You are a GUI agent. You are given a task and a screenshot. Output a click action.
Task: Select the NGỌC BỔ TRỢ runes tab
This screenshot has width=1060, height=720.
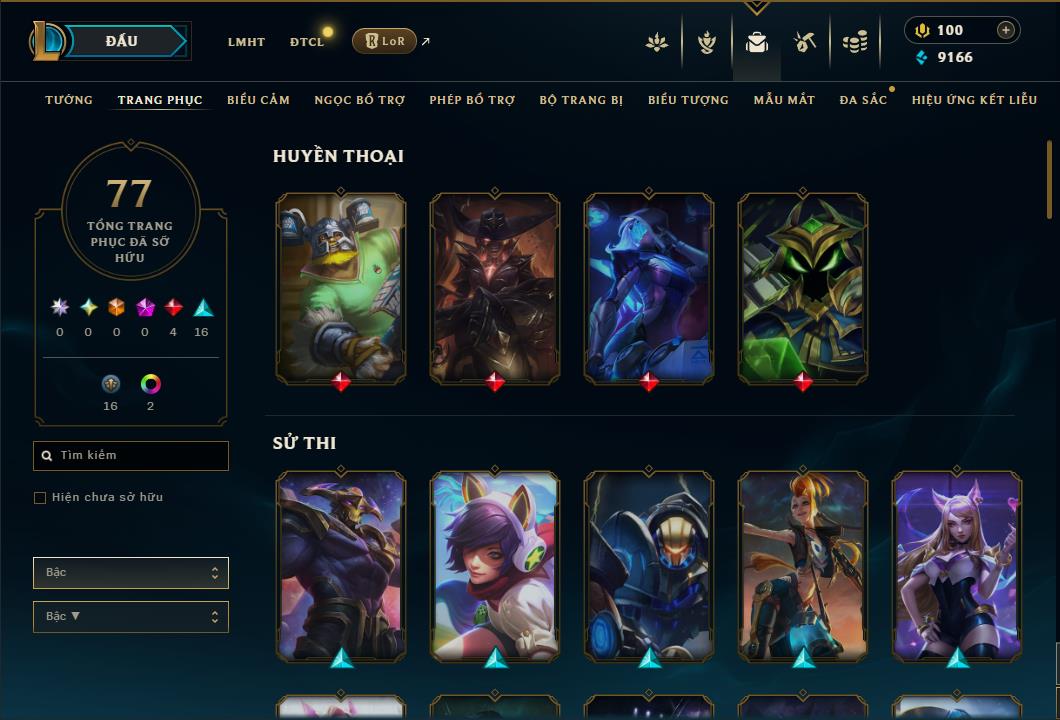pyautogui.click(x=359, y=100)
